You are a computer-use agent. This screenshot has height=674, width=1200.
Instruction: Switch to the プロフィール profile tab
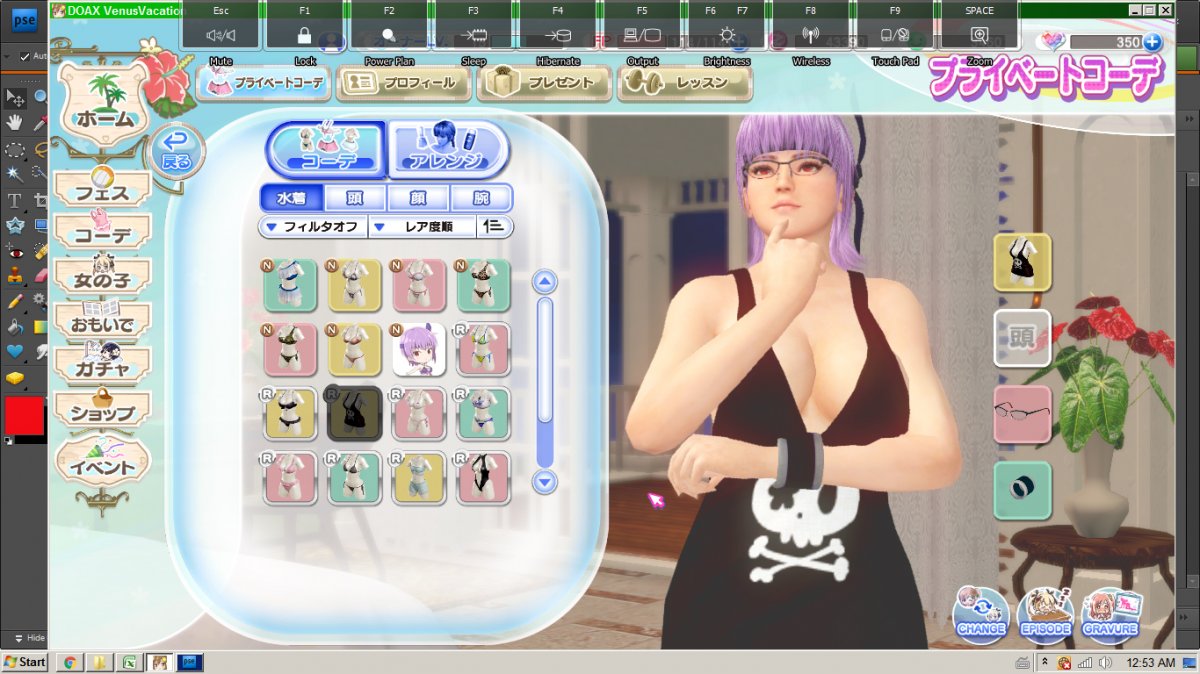point(404,83)
